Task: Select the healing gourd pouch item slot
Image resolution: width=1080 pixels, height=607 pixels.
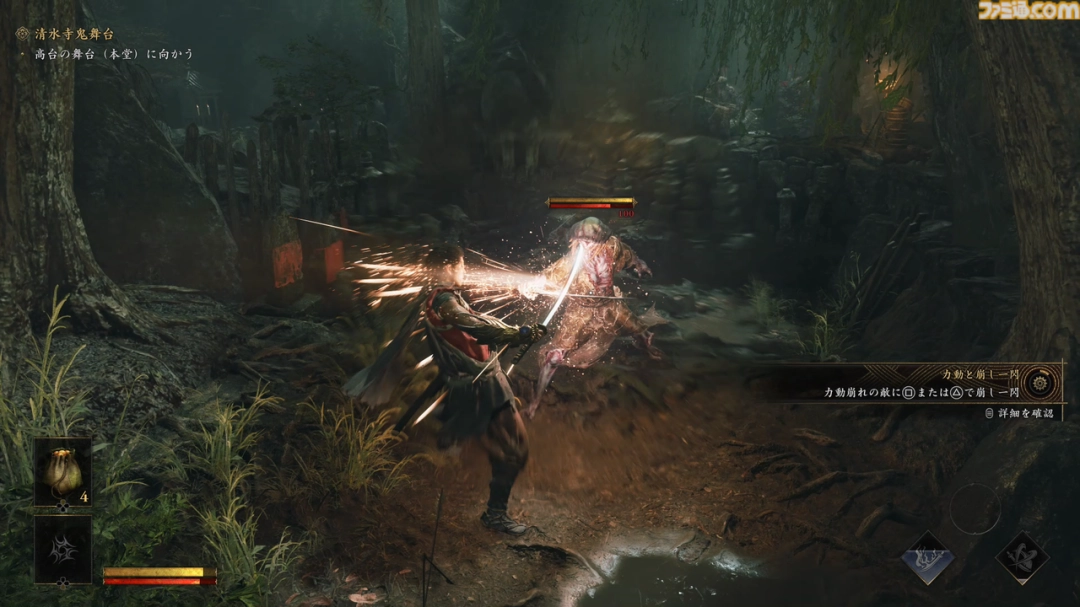Action: point(63,472)
